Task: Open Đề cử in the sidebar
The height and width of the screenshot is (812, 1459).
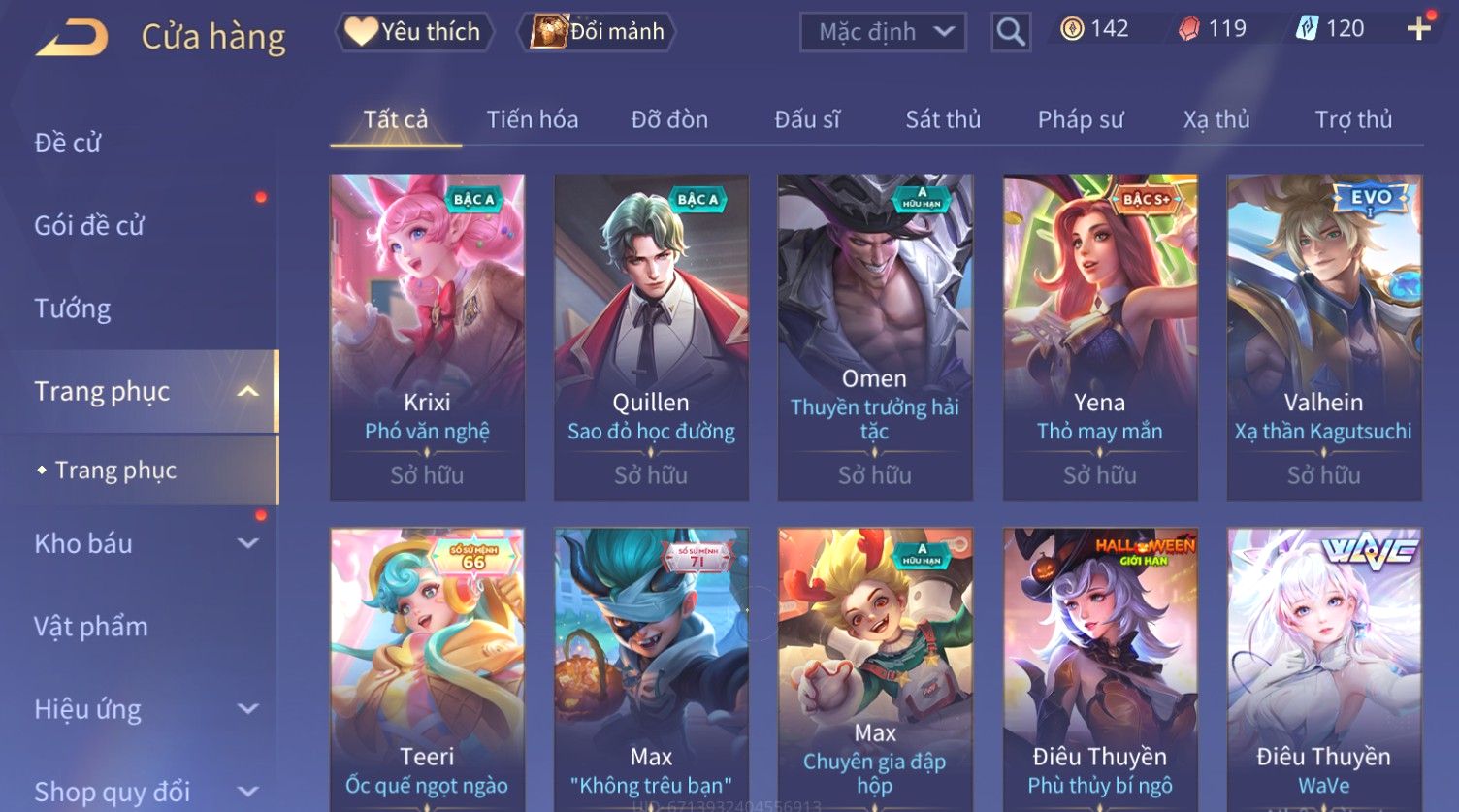Action: tap(68, 143)
